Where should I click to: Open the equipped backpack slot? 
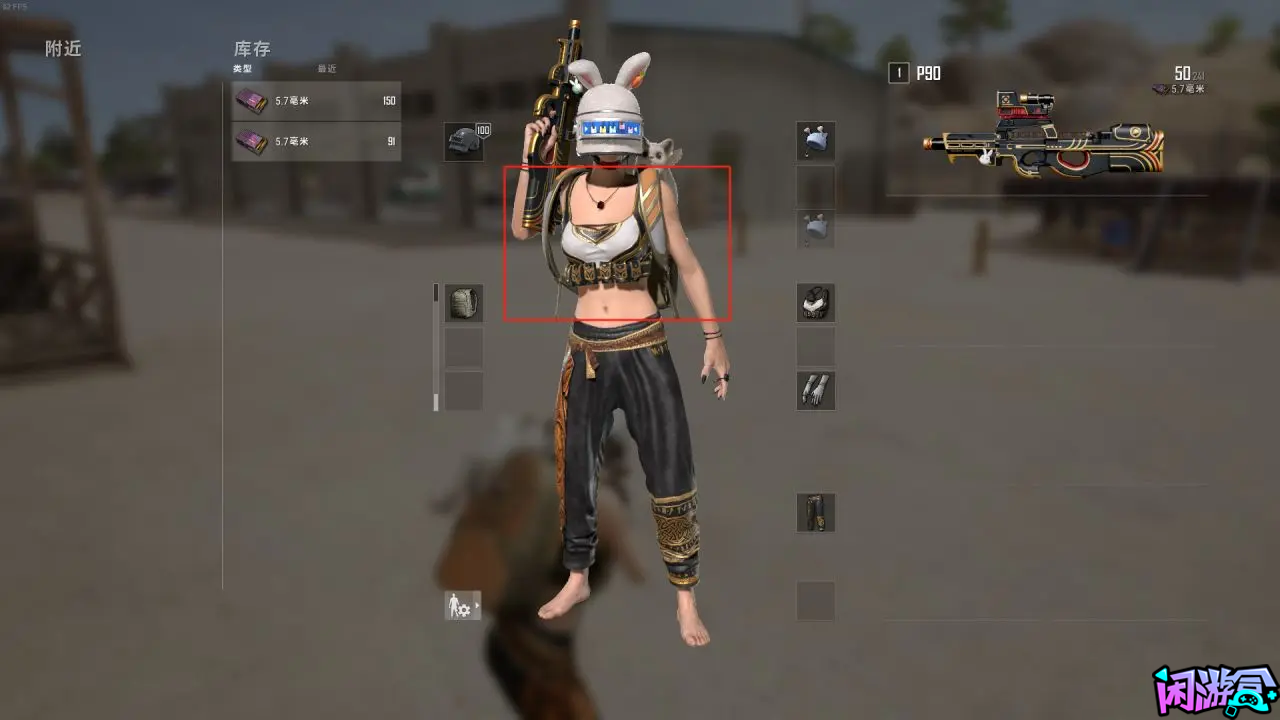tap(462, 304)
